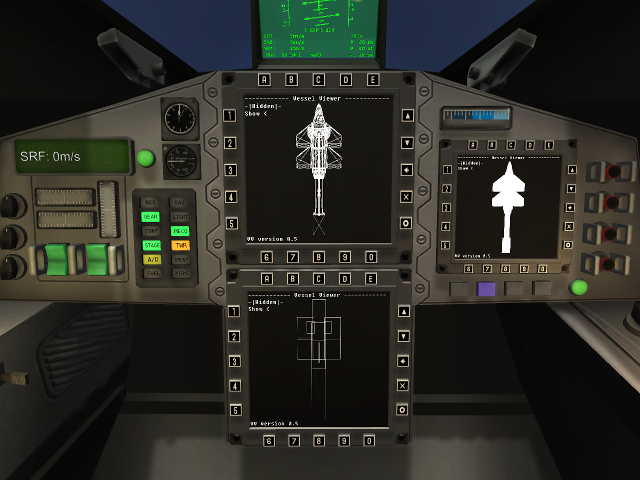This screenshot has height=480, width=640.
Task: Click the round green button beside the SRF readout
Action: pyautogui.click(x=146, y=157)
